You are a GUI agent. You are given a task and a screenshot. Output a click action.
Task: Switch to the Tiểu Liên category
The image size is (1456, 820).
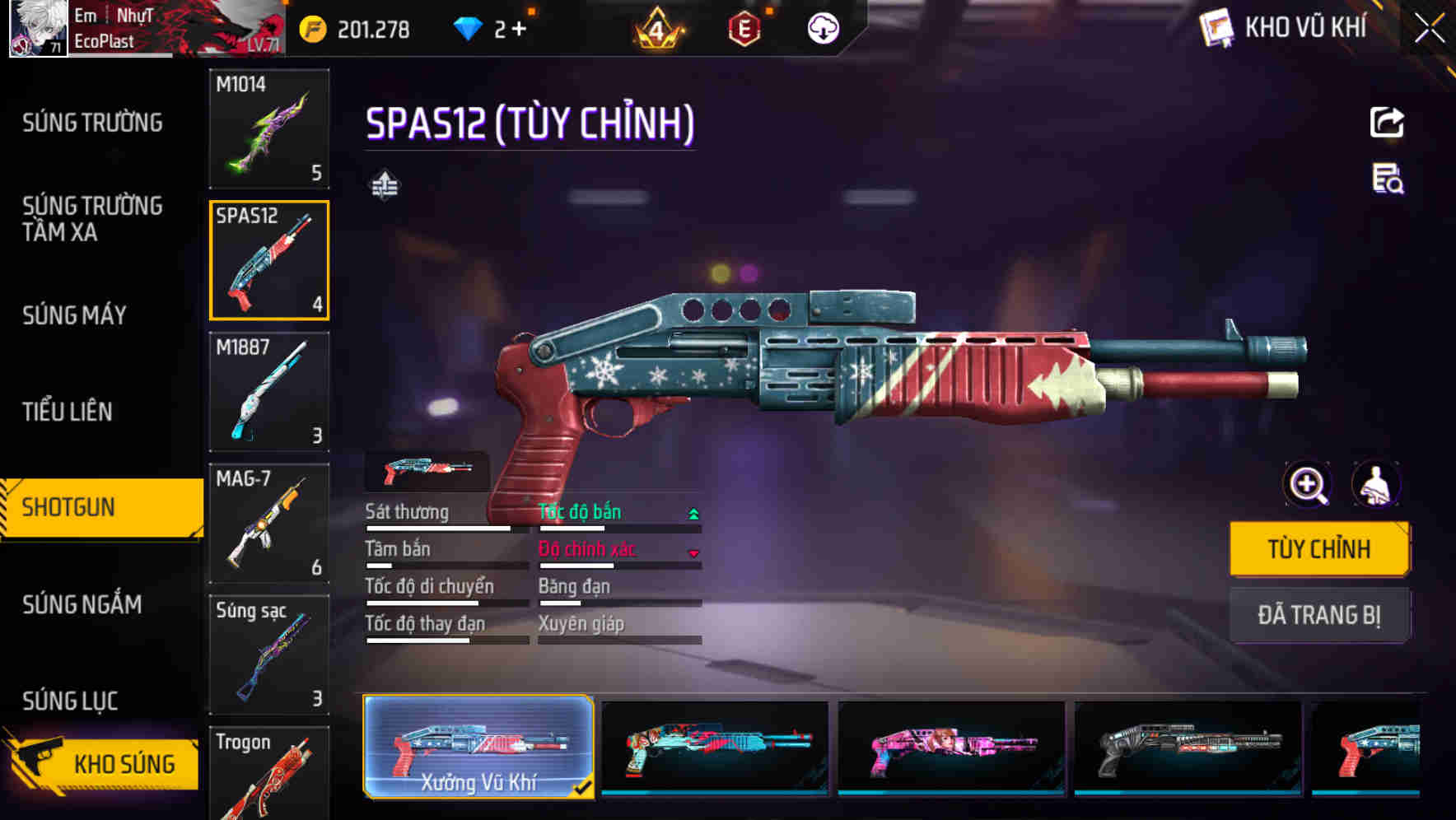point(68,412)
